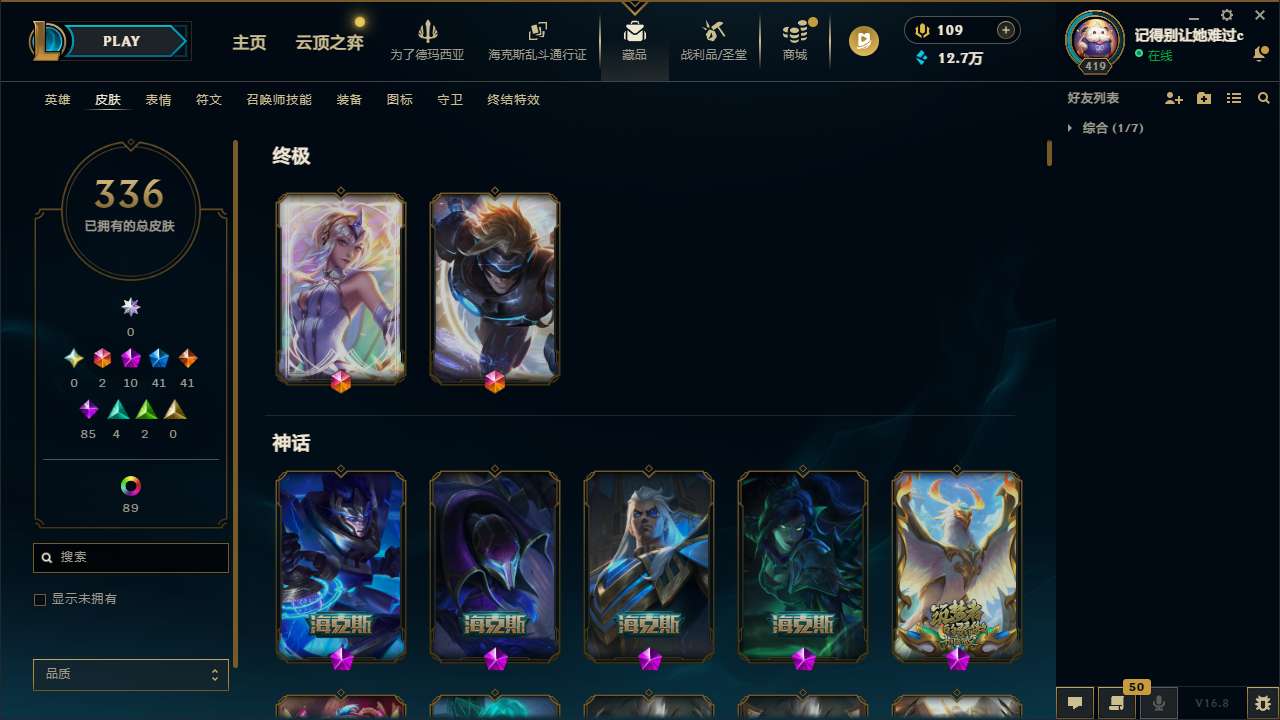Open the 品质 quality dropdown
The width and height of the screenshot is (1280, 720).
130,674
